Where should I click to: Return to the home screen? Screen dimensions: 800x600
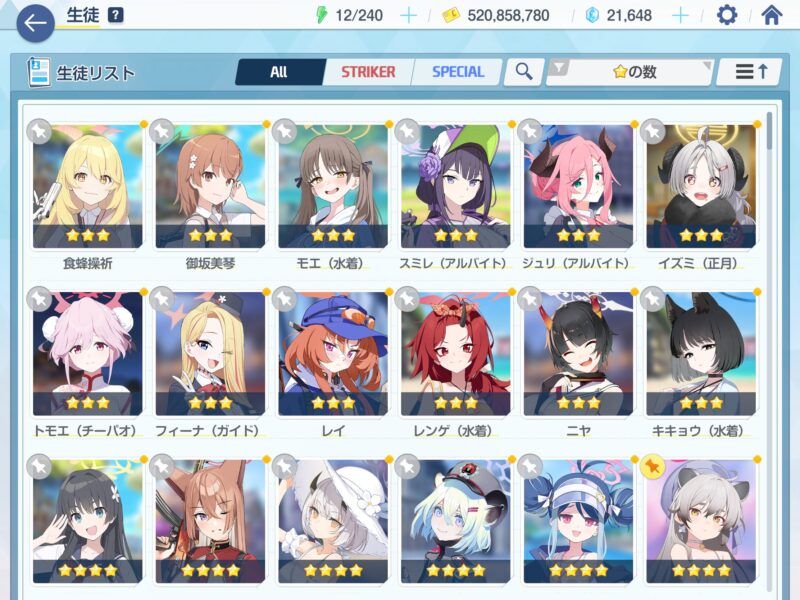coord(771,15)
